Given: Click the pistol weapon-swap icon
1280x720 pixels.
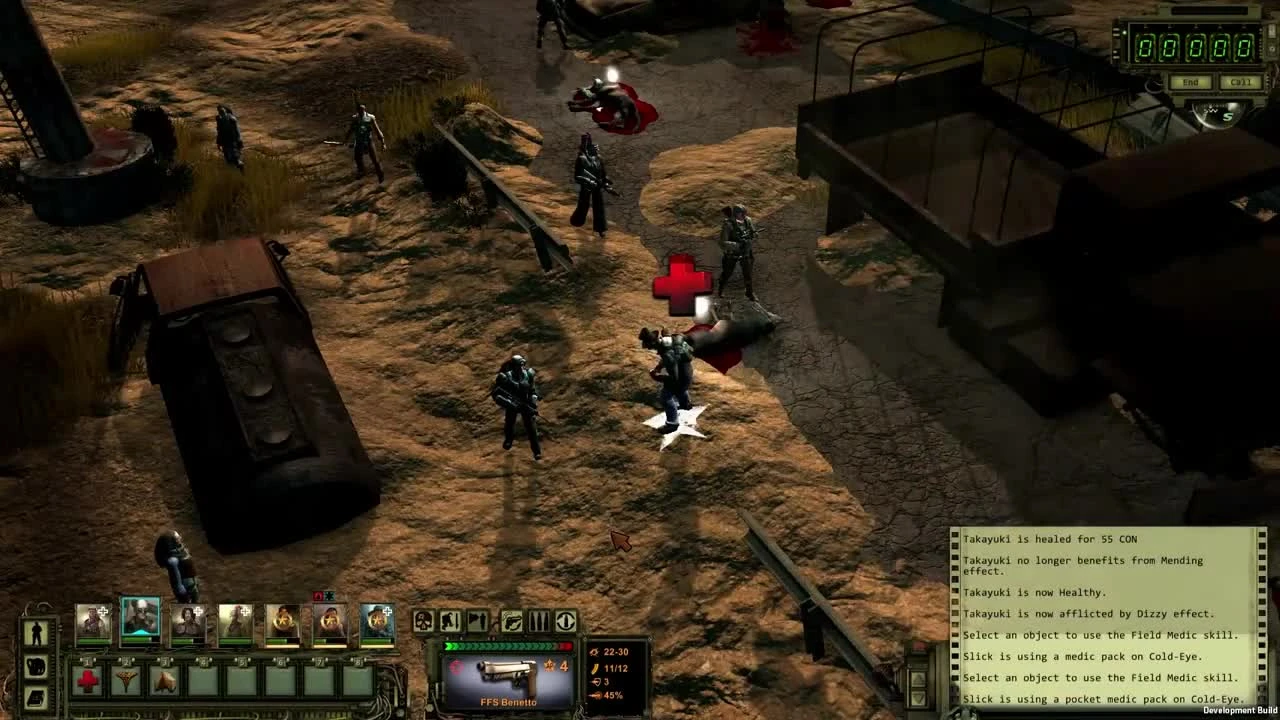Looking at the screenshot, I should click(x=512, y=622).
